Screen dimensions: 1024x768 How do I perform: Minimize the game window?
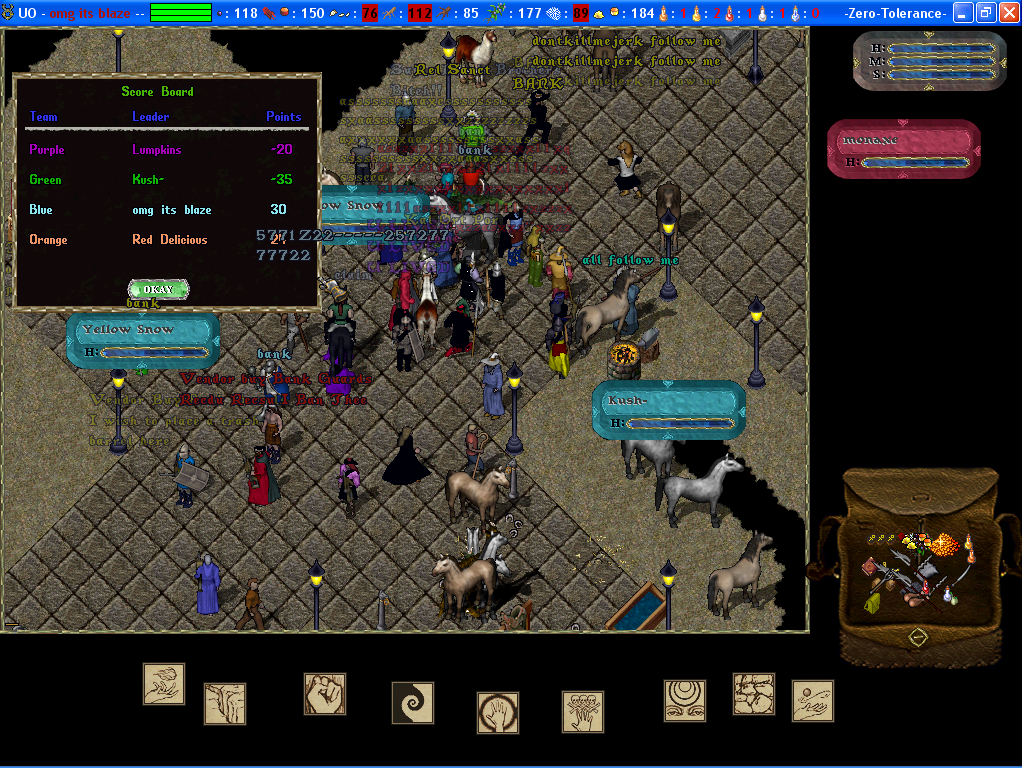(963, 13)
